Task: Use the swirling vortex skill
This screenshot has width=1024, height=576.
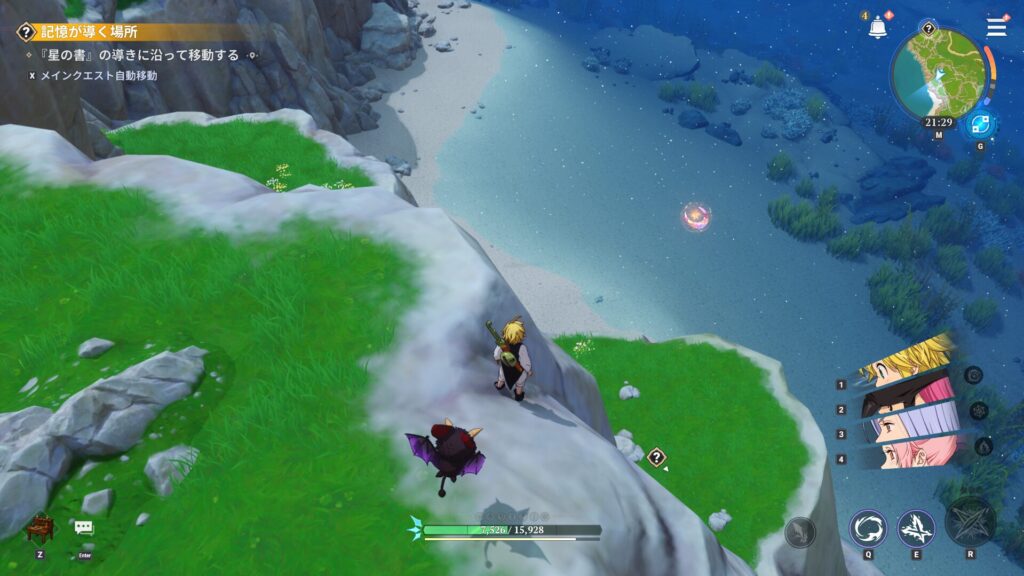Action: (x=868, y=528)
